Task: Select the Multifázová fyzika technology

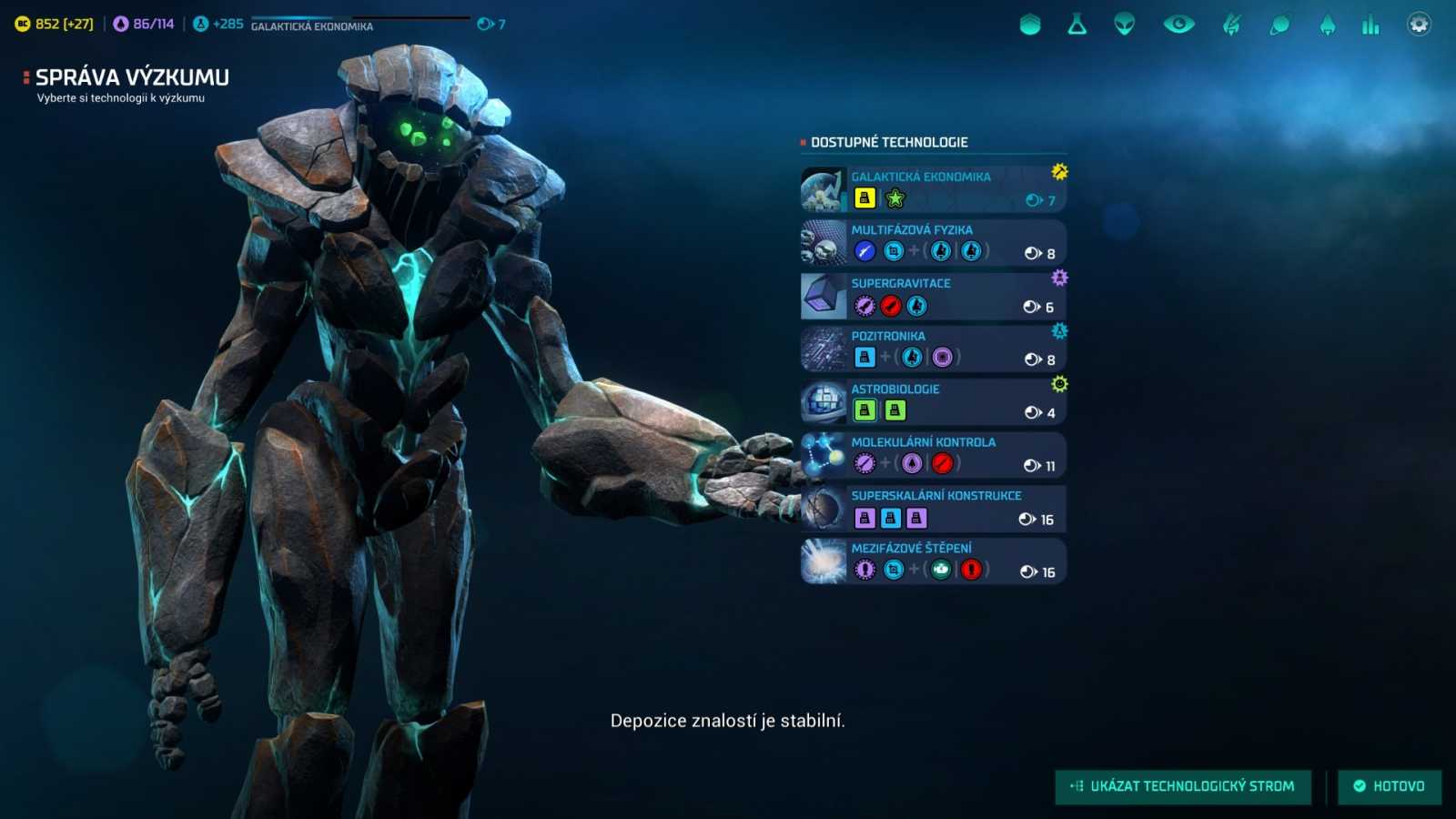Action: [933, 242]
